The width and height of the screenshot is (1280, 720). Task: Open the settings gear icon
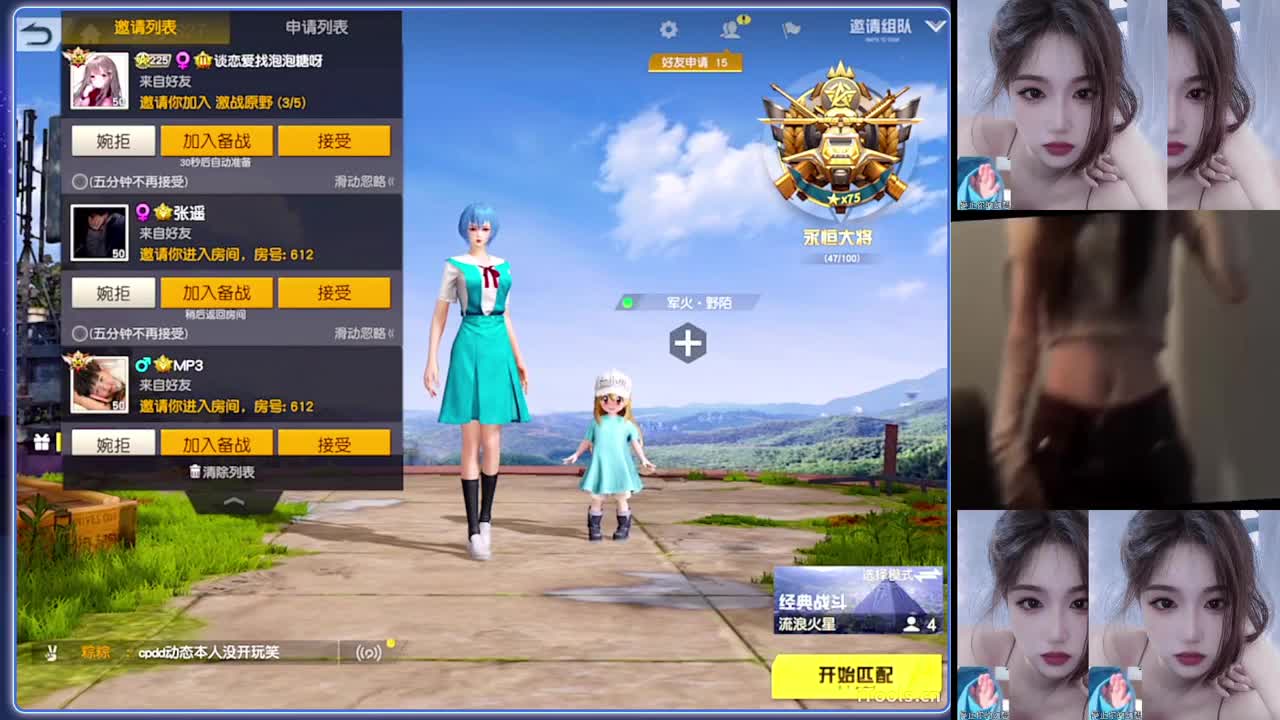667,30
